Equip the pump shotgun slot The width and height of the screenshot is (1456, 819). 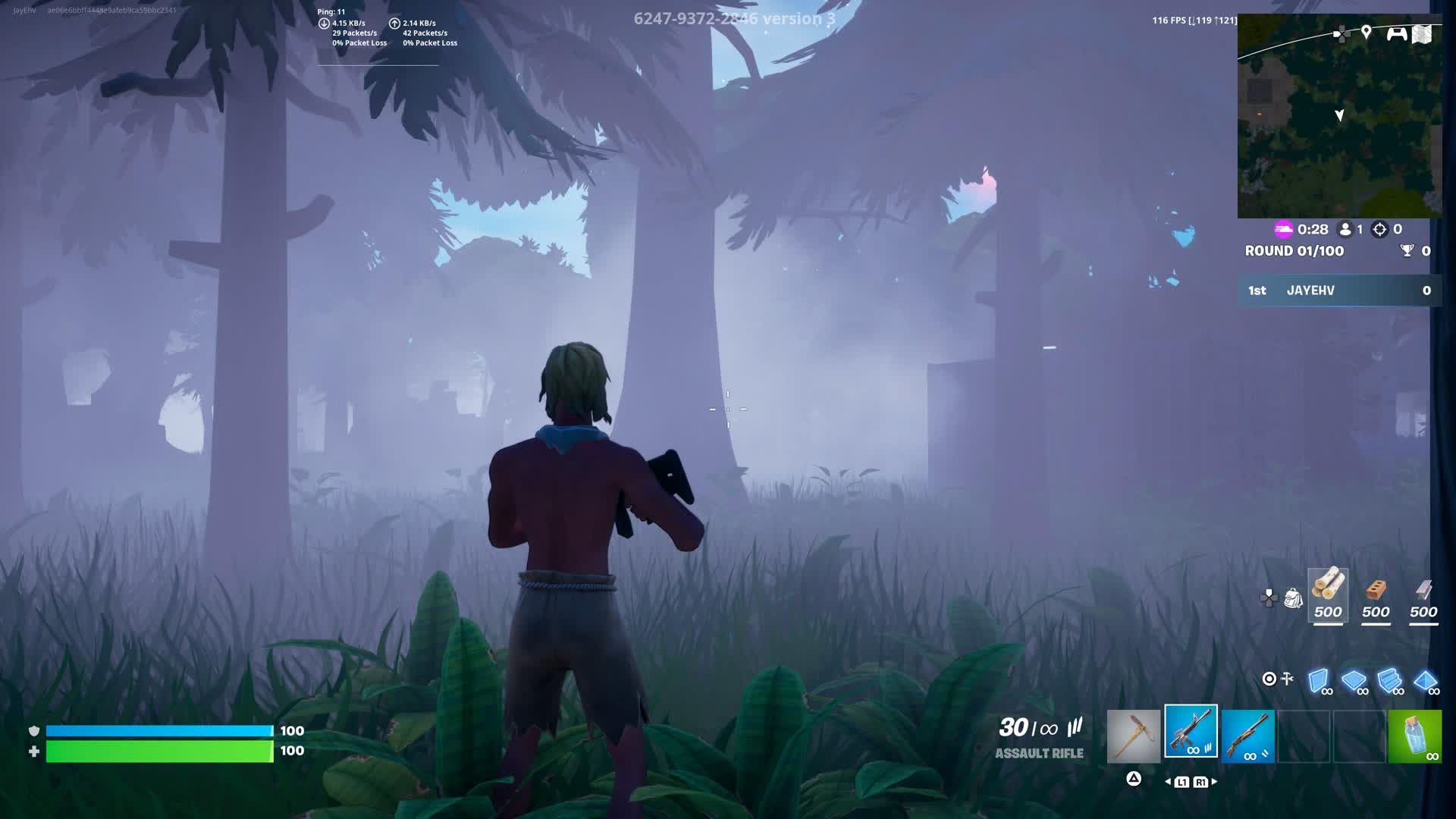[x=1248, y=736]
